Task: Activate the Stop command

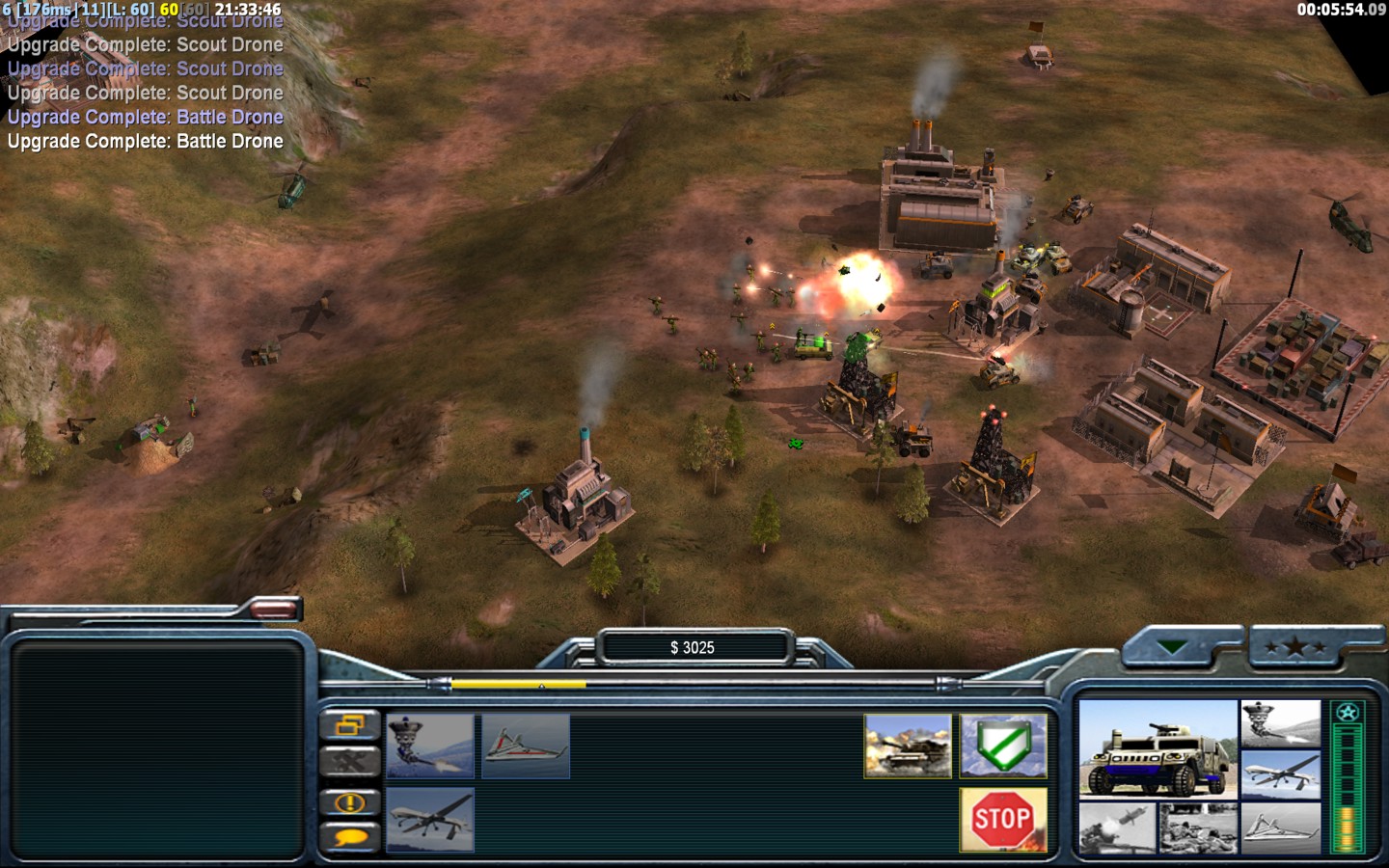Action: pyautogui.click(x=1003, y=820)
